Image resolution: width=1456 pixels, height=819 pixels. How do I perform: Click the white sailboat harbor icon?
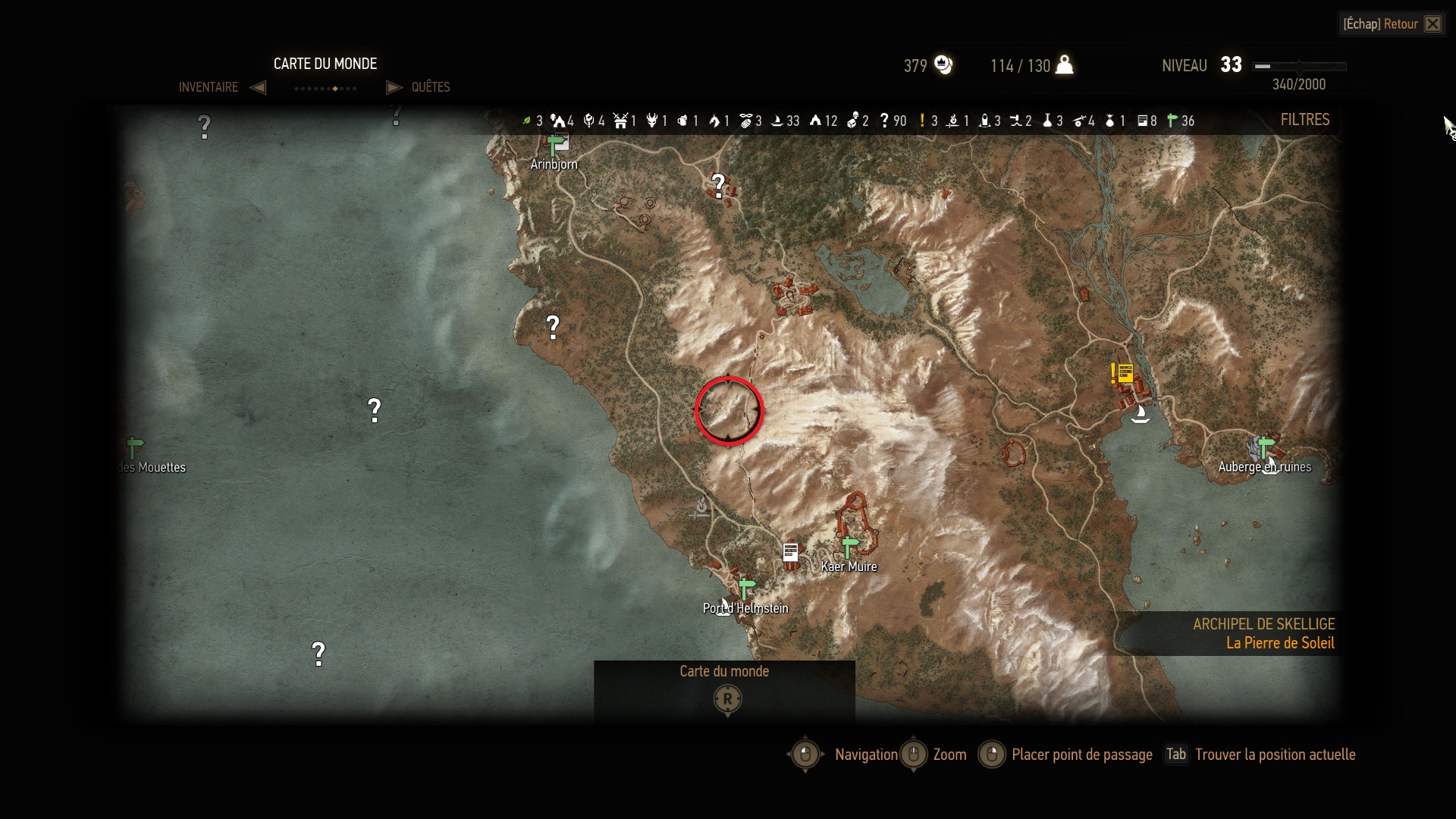[1140, 414]
